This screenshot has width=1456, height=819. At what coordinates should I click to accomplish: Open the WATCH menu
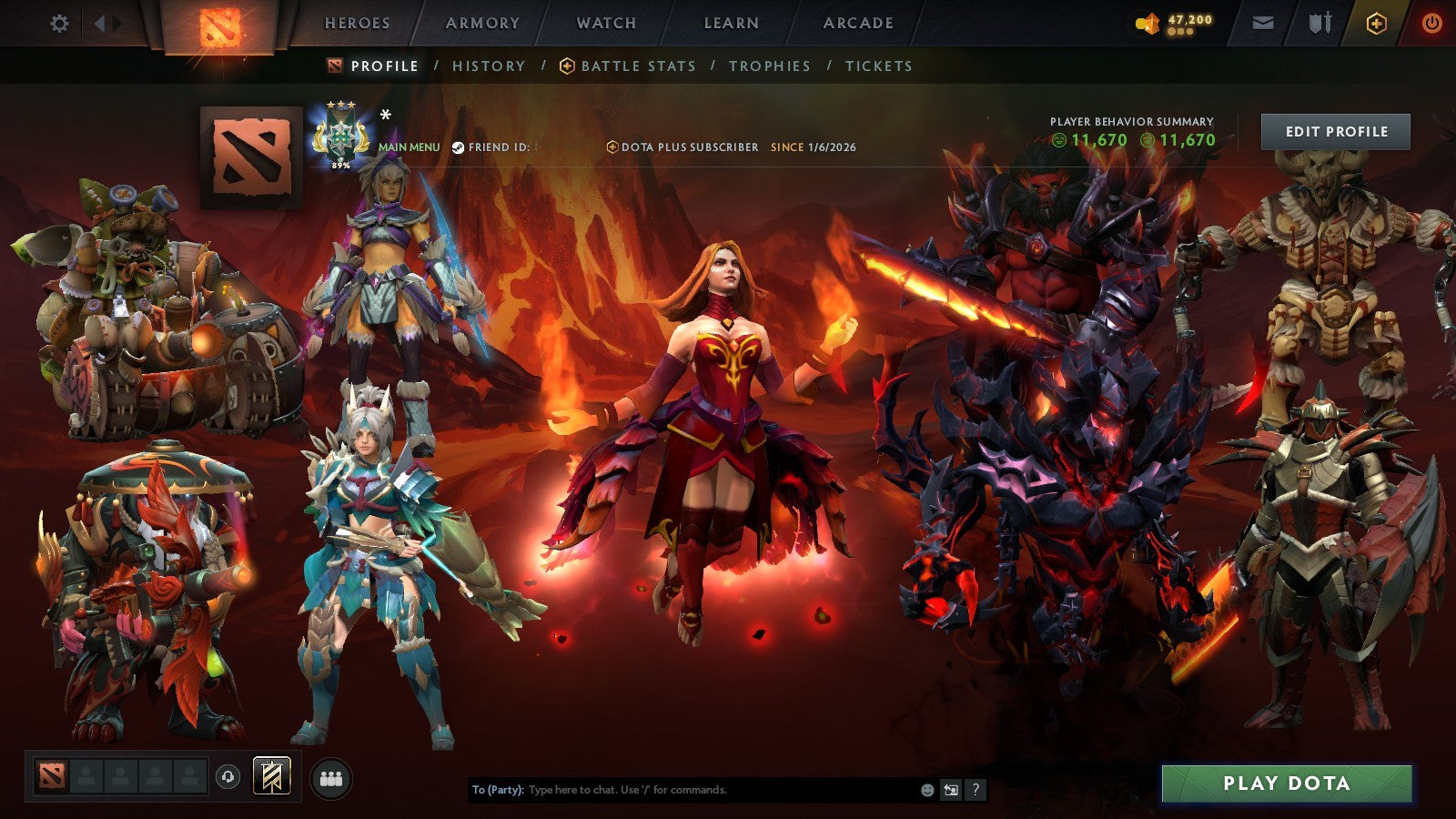[x=605, y=24]
